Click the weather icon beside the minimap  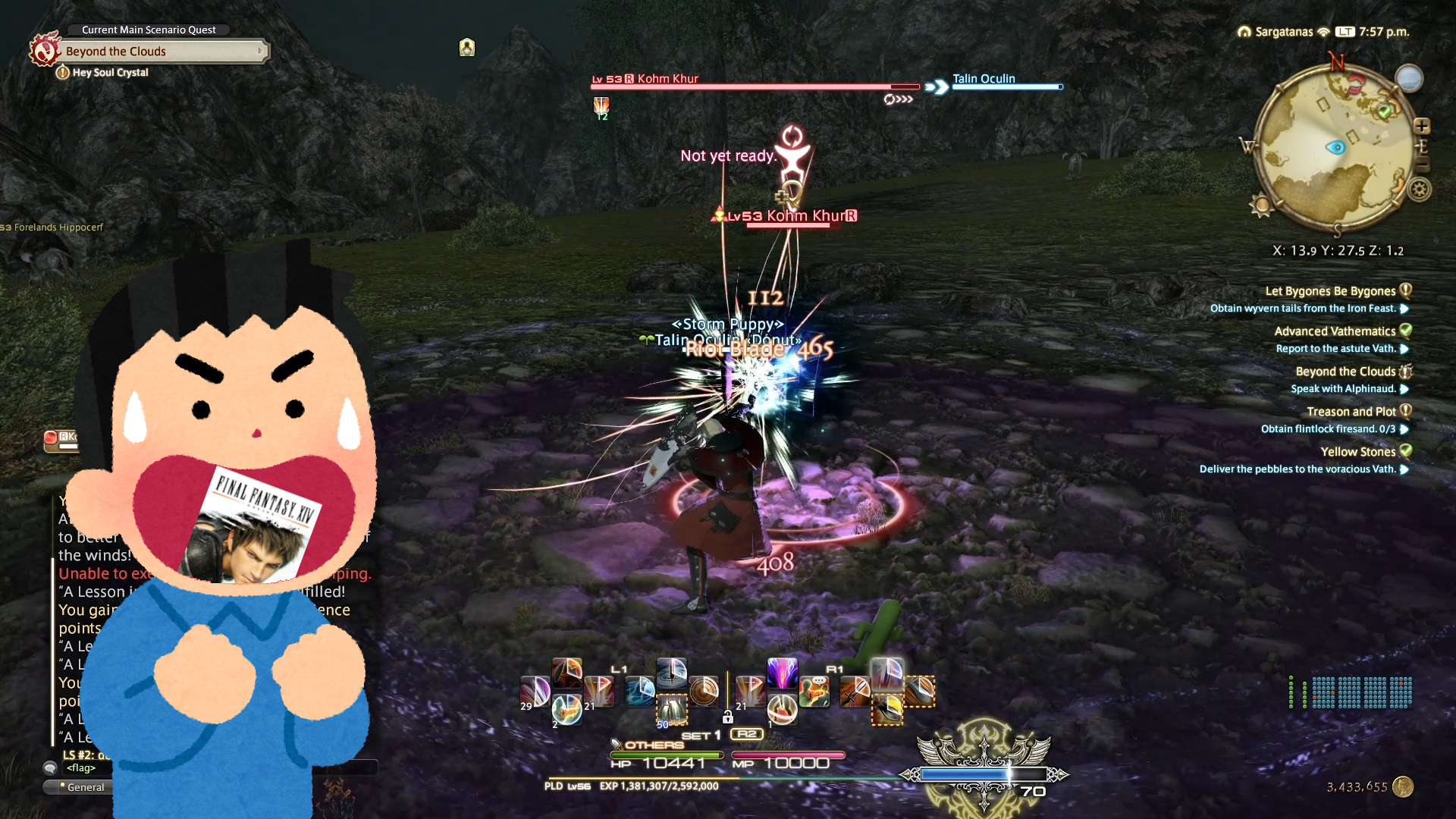pos(1409,78)
